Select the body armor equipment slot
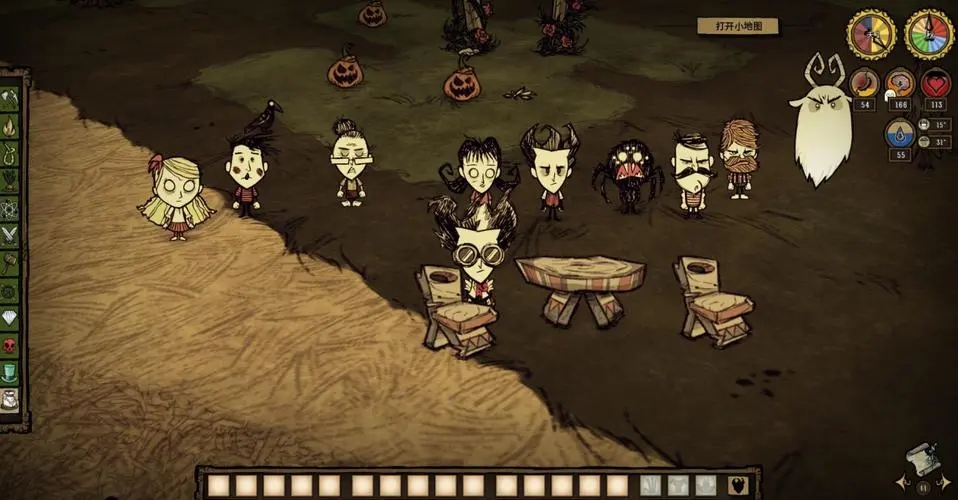Image resolution: width=958 pixels, height=500 pixels. click(679, 485)
